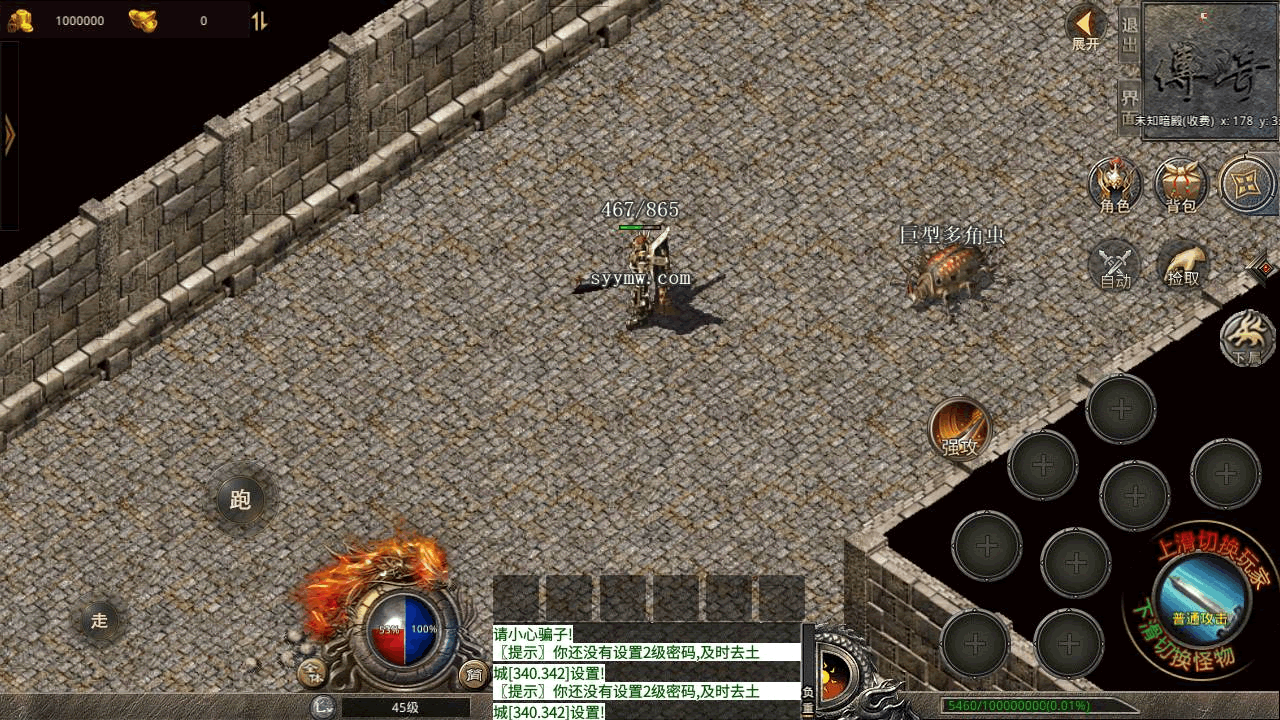Open the chat message log
Viewport: 1280px width, 720px height.
(646, 672)
